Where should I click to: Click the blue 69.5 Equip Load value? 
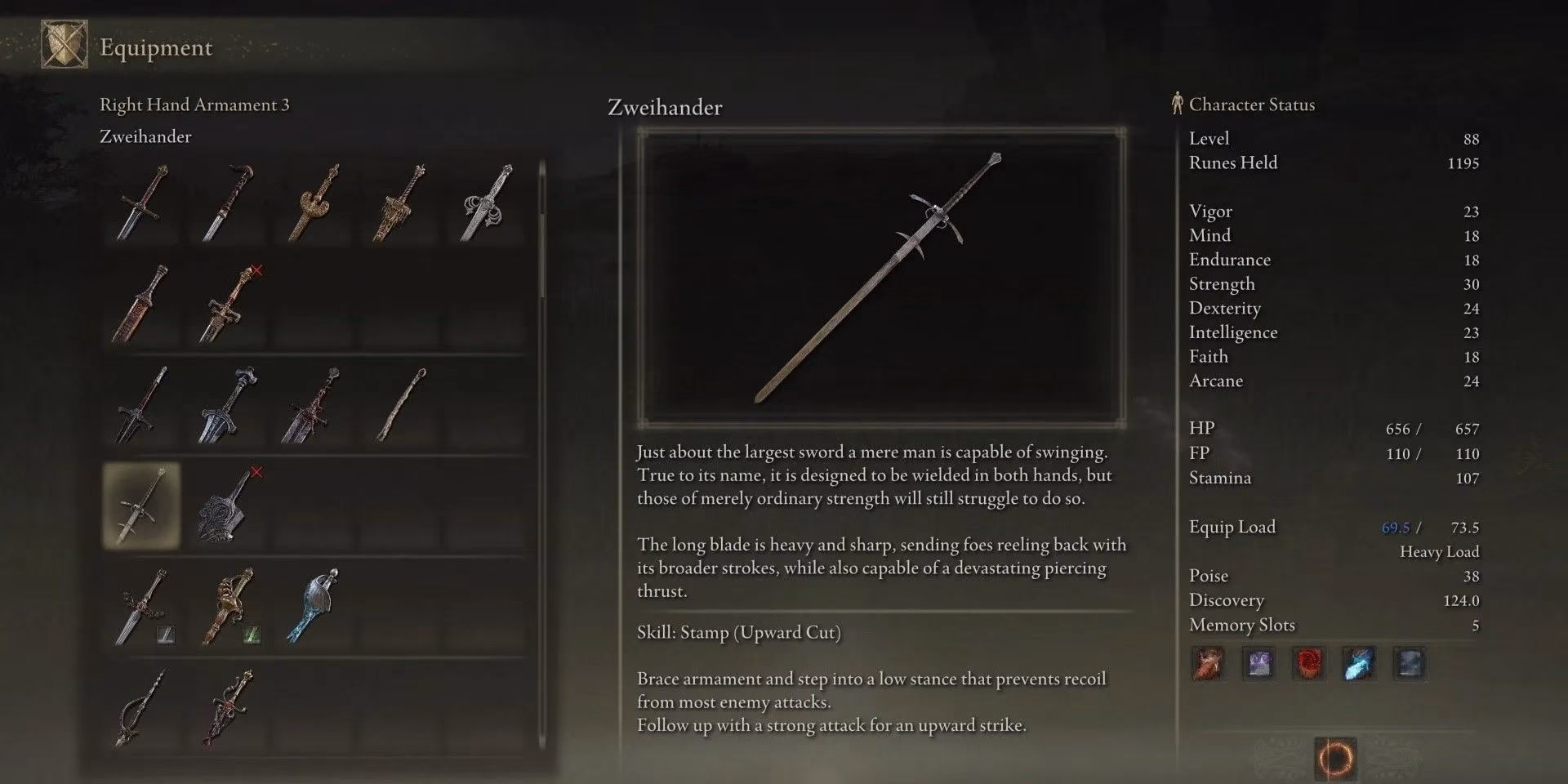(x=1396, y=528)
